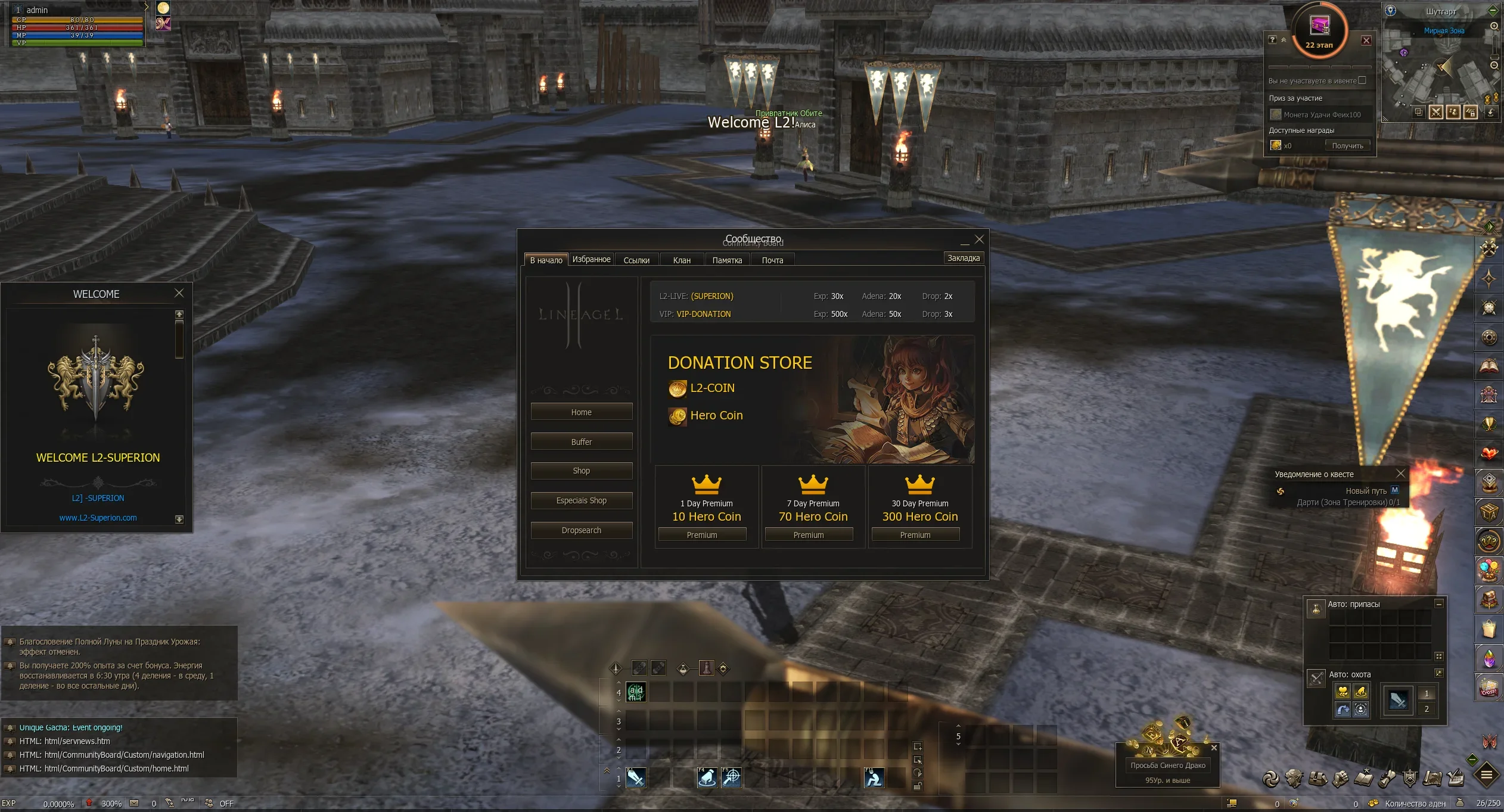The height and width of the screenshot is (812, 1504).
Task: Switch to the Почта tab
Action: pyautogui.click(x=772, y=260)
